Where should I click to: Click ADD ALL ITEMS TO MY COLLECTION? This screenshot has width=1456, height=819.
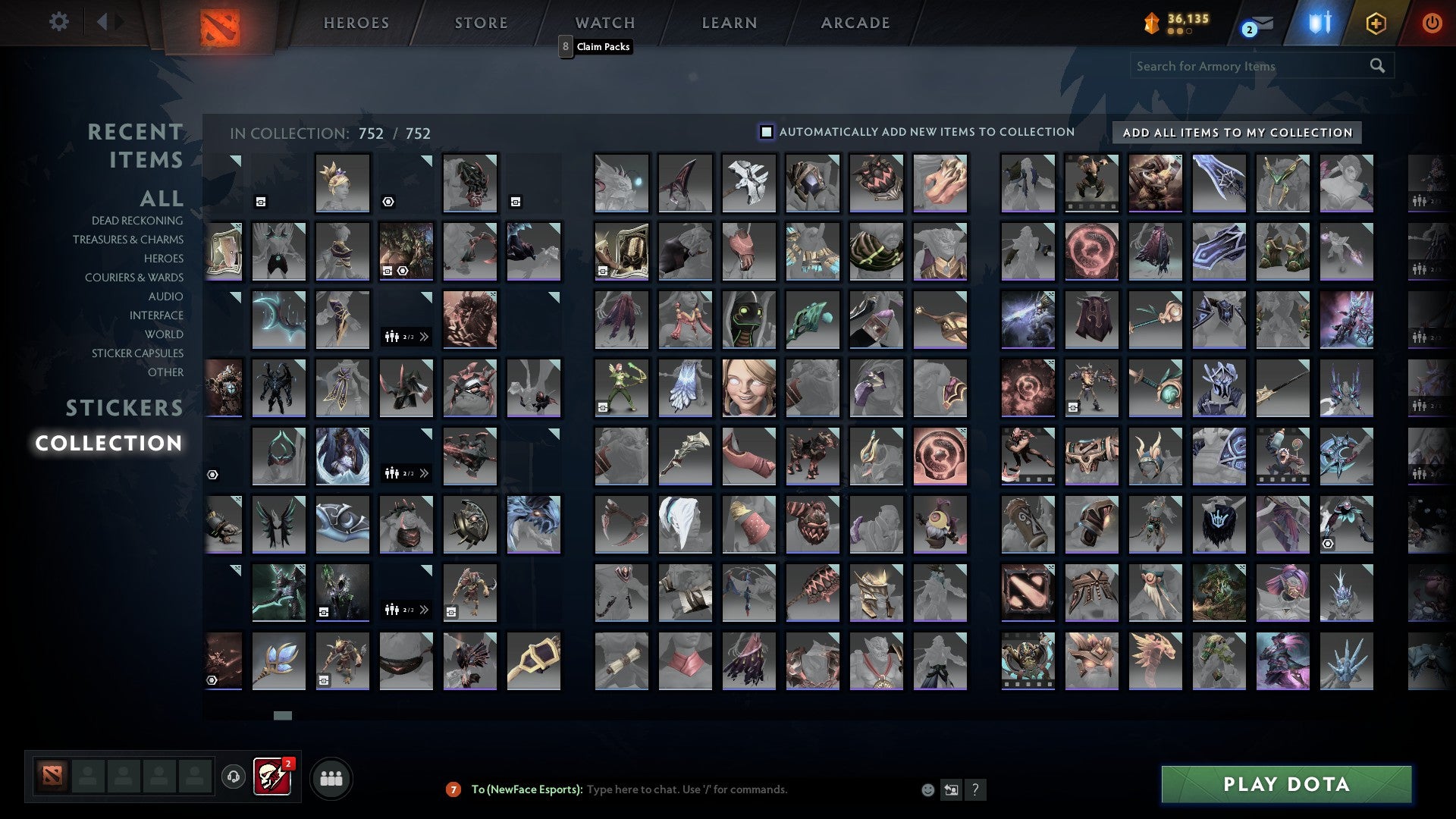tap(1238, 132)
